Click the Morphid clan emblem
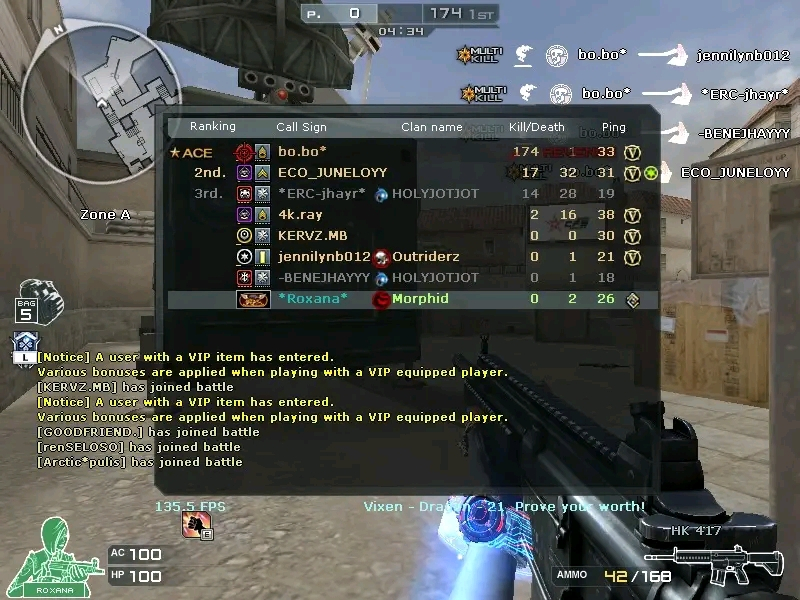Viewport: 800px width, 600px height. click(x=381, y=299)
